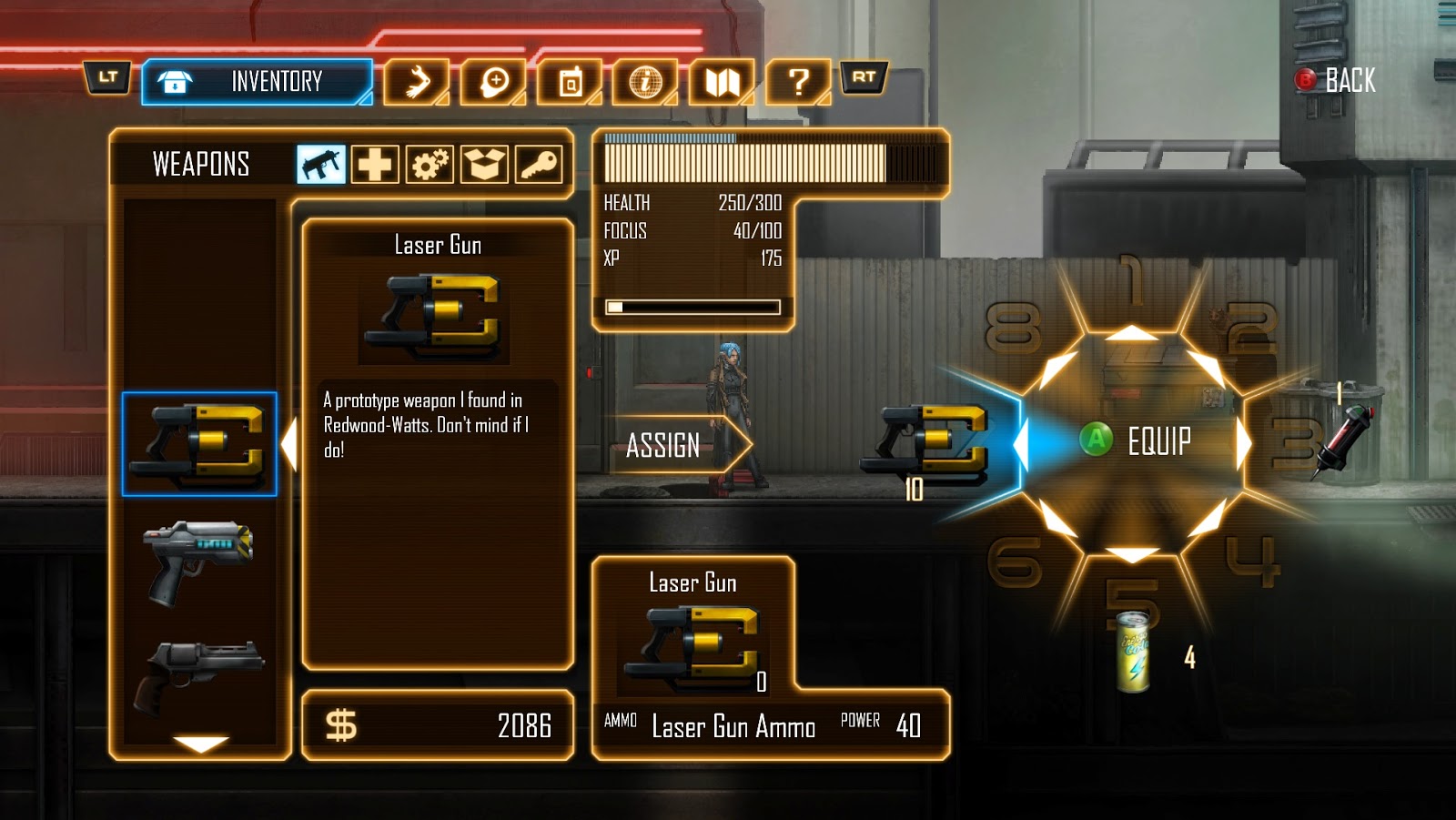Toggle the gears parts category filter
The height and width of the screenshot is (820, 1456).
click(x=432, y=165)
